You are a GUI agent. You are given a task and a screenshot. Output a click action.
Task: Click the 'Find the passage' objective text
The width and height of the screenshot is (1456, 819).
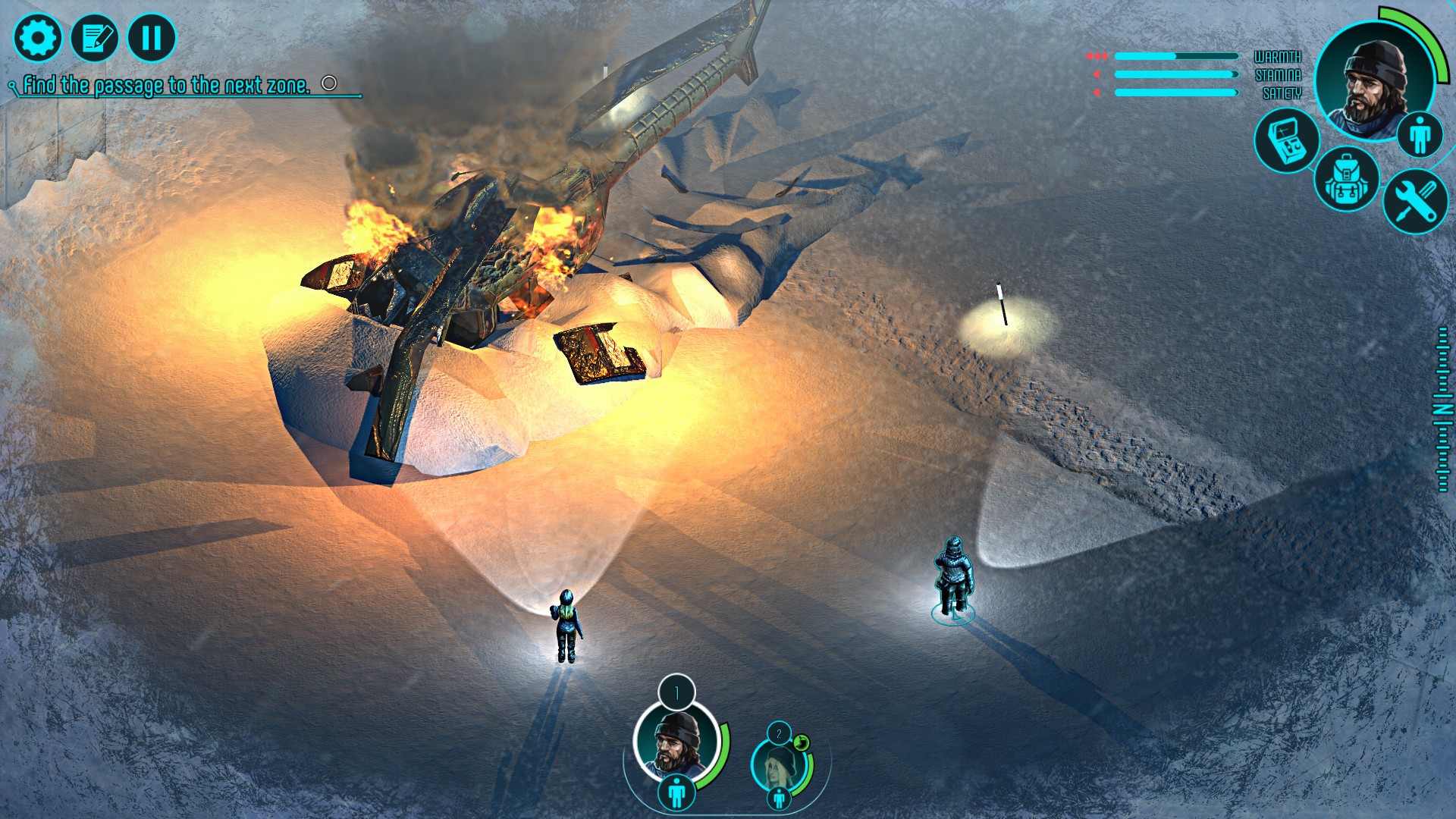[x=167, y=86]
